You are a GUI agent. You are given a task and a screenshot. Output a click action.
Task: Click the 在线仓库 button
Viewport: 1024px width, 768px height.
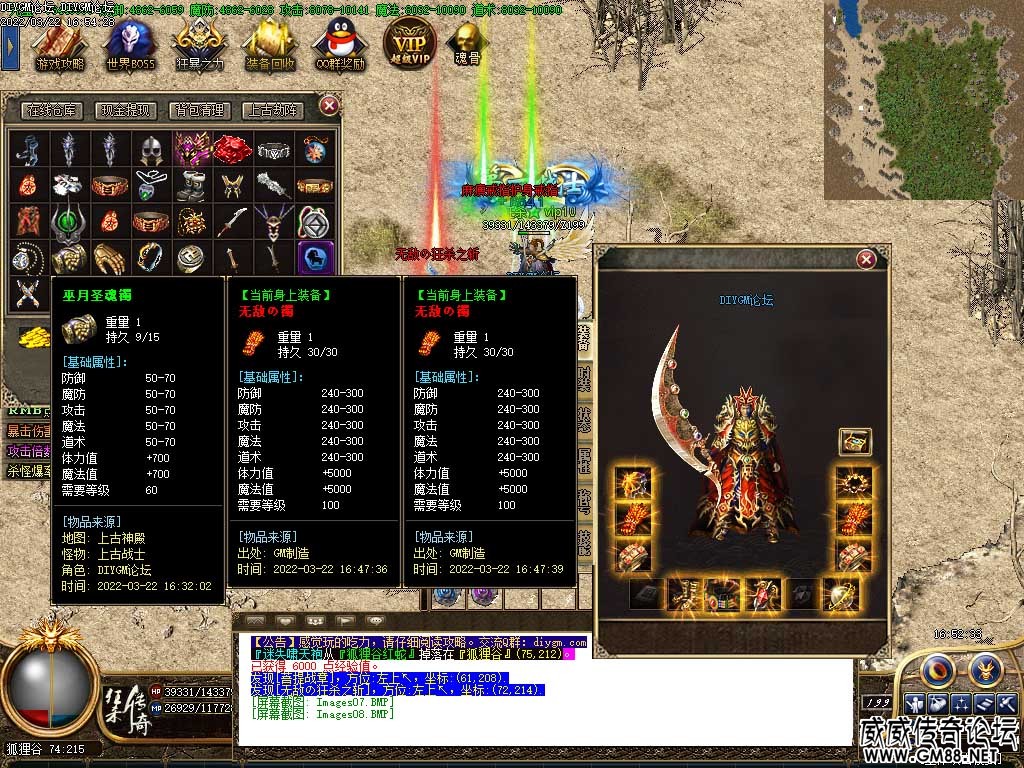tap(52, 111)
